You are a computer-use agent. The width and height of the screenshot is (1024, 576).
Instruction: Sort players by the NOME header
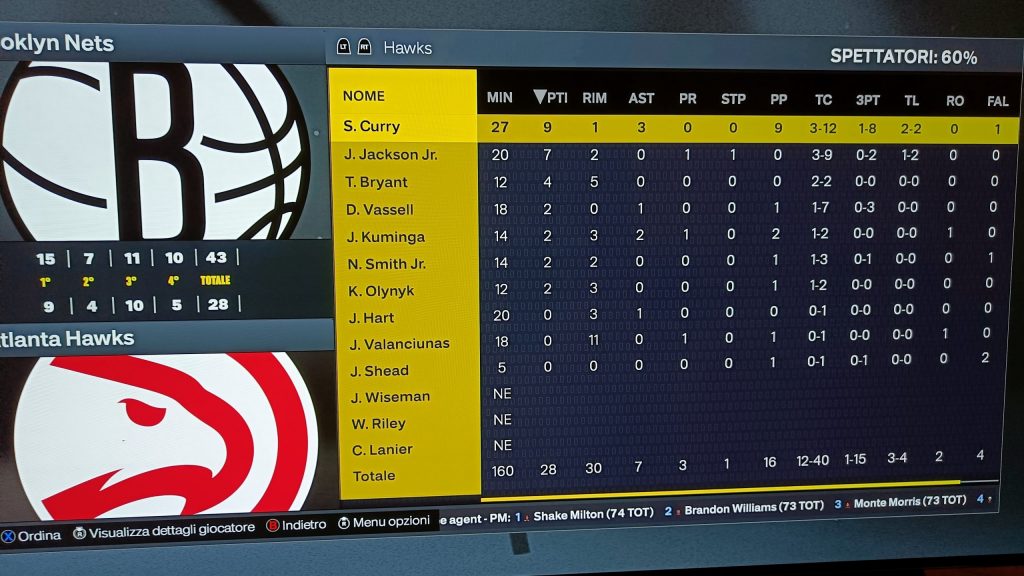tap(363, 97)
